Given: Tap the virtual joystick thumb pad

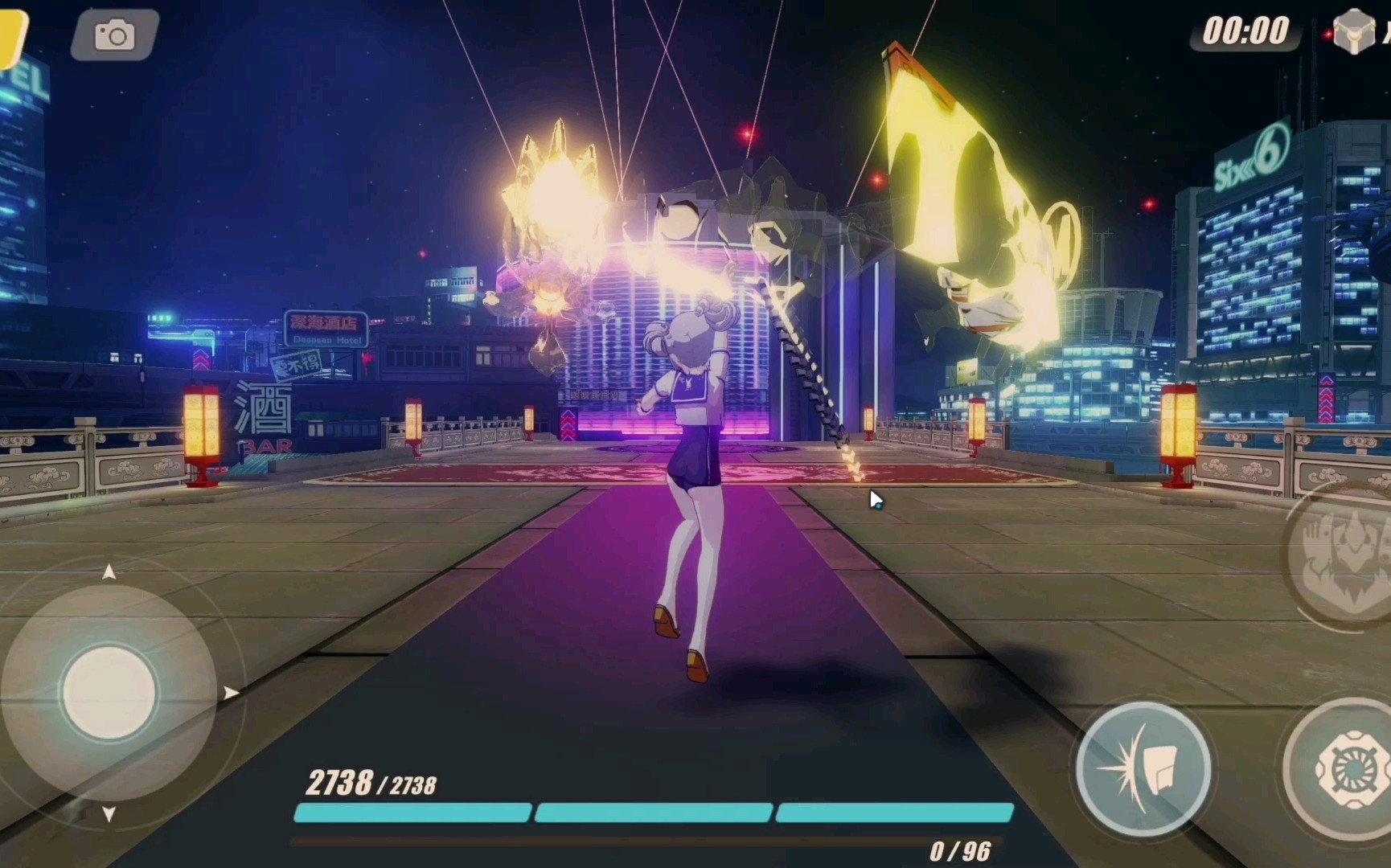Looking at the screenshot, I should [x=109, y=692].
